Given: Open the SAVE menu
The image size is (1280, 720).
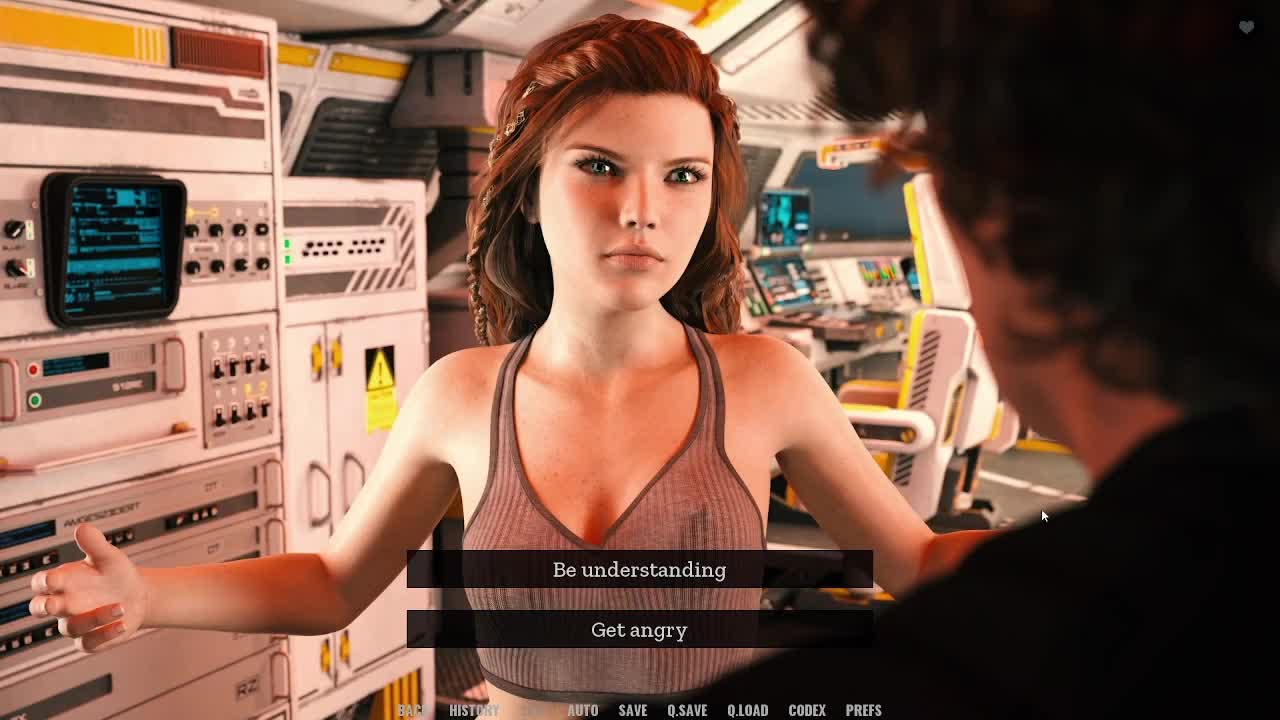Looking at the screenshot, I should pyautogui.click(x=632, y=710).
